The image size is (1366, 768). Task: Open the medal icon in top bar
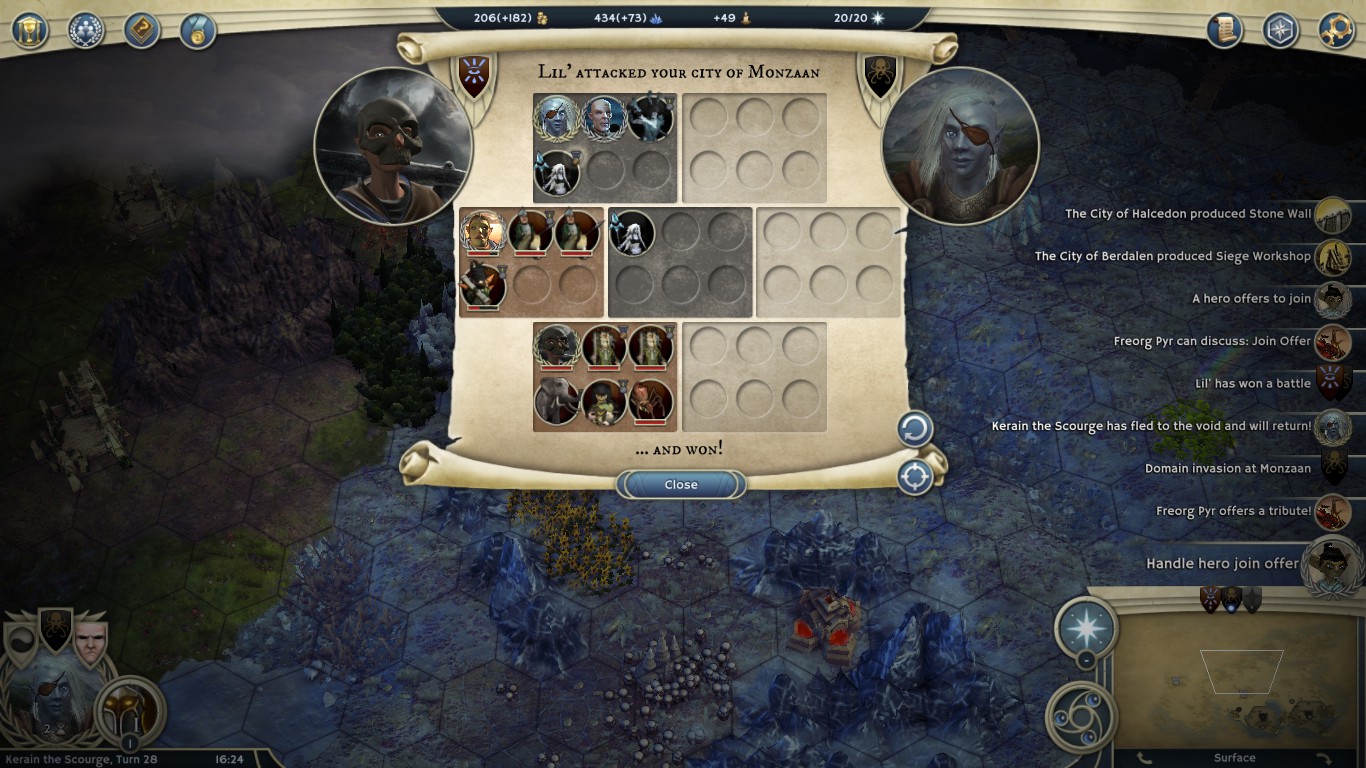198,30
